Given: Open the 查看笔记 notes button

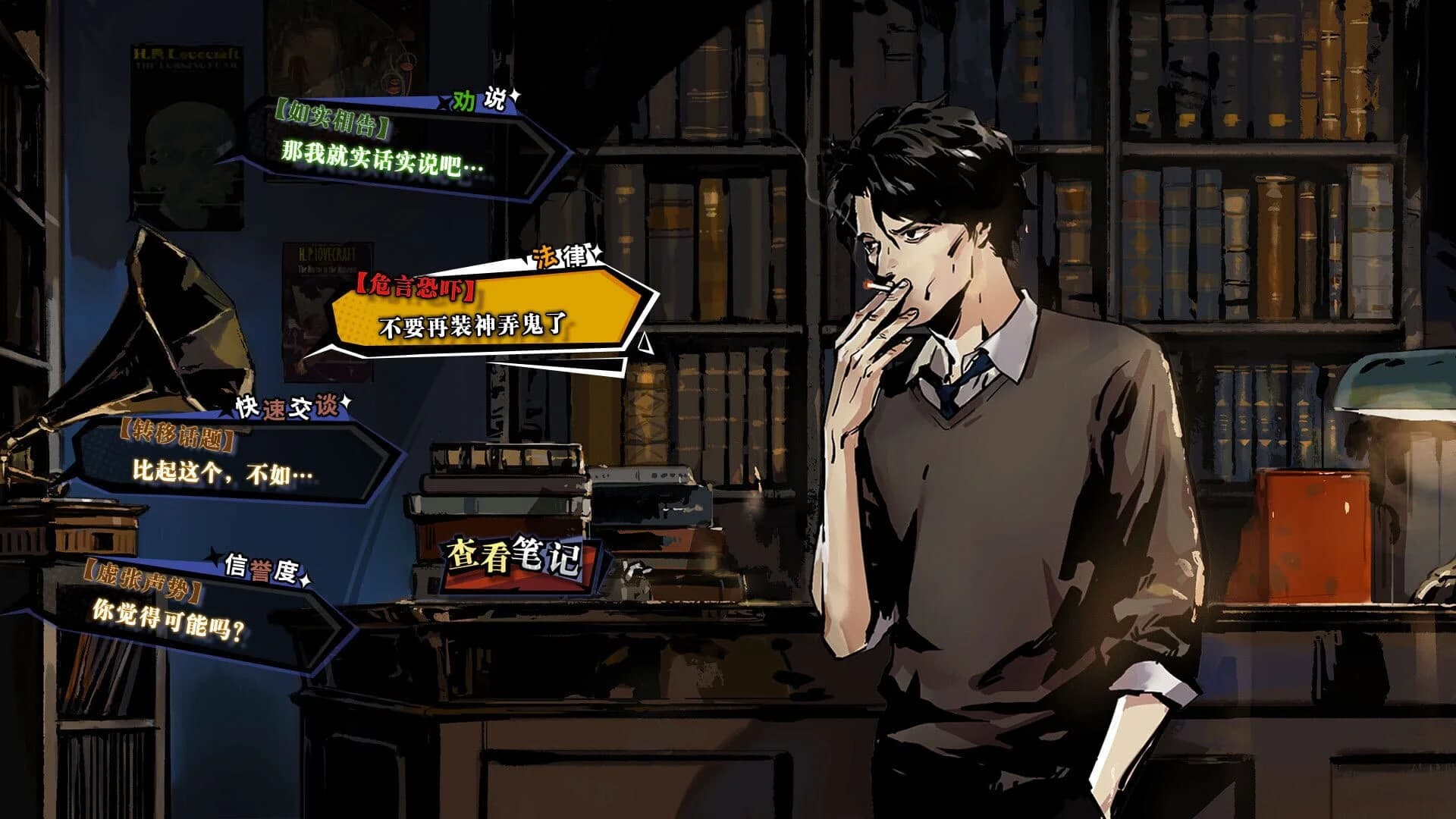Looking at the screenshot, I should 514,560.
